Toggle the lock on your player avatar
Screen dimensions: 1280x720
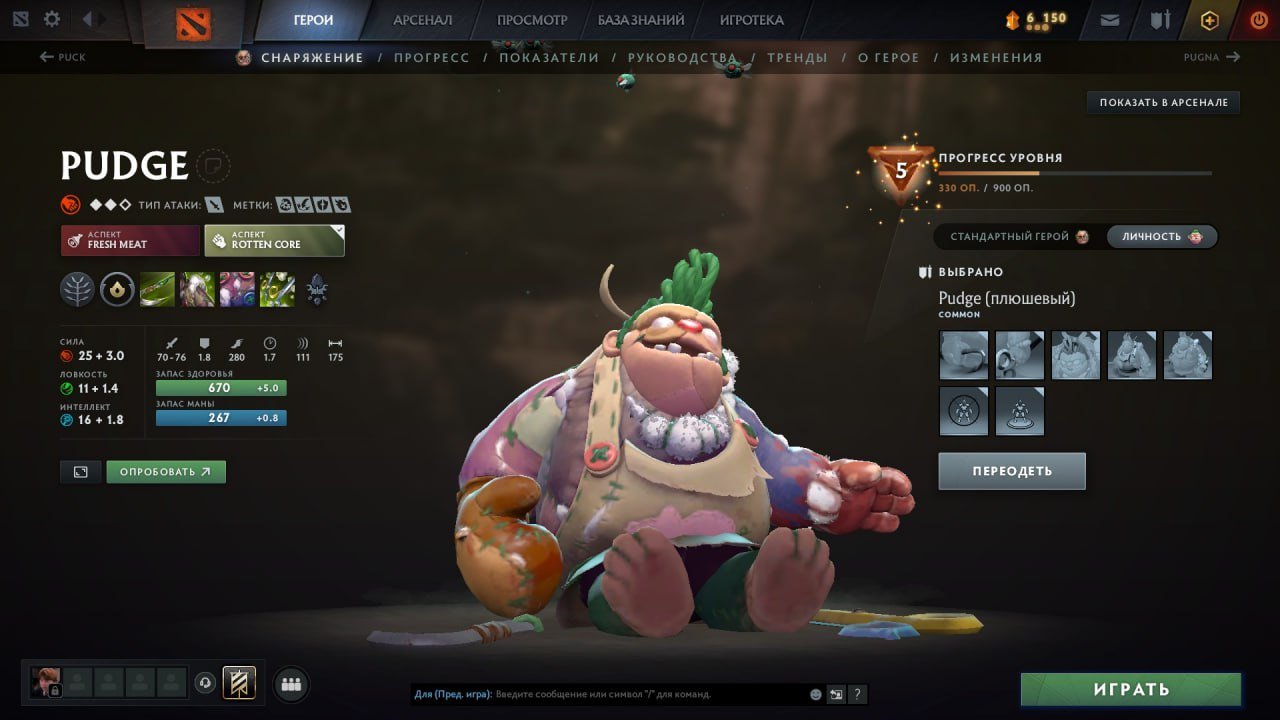tap(56, 689)
